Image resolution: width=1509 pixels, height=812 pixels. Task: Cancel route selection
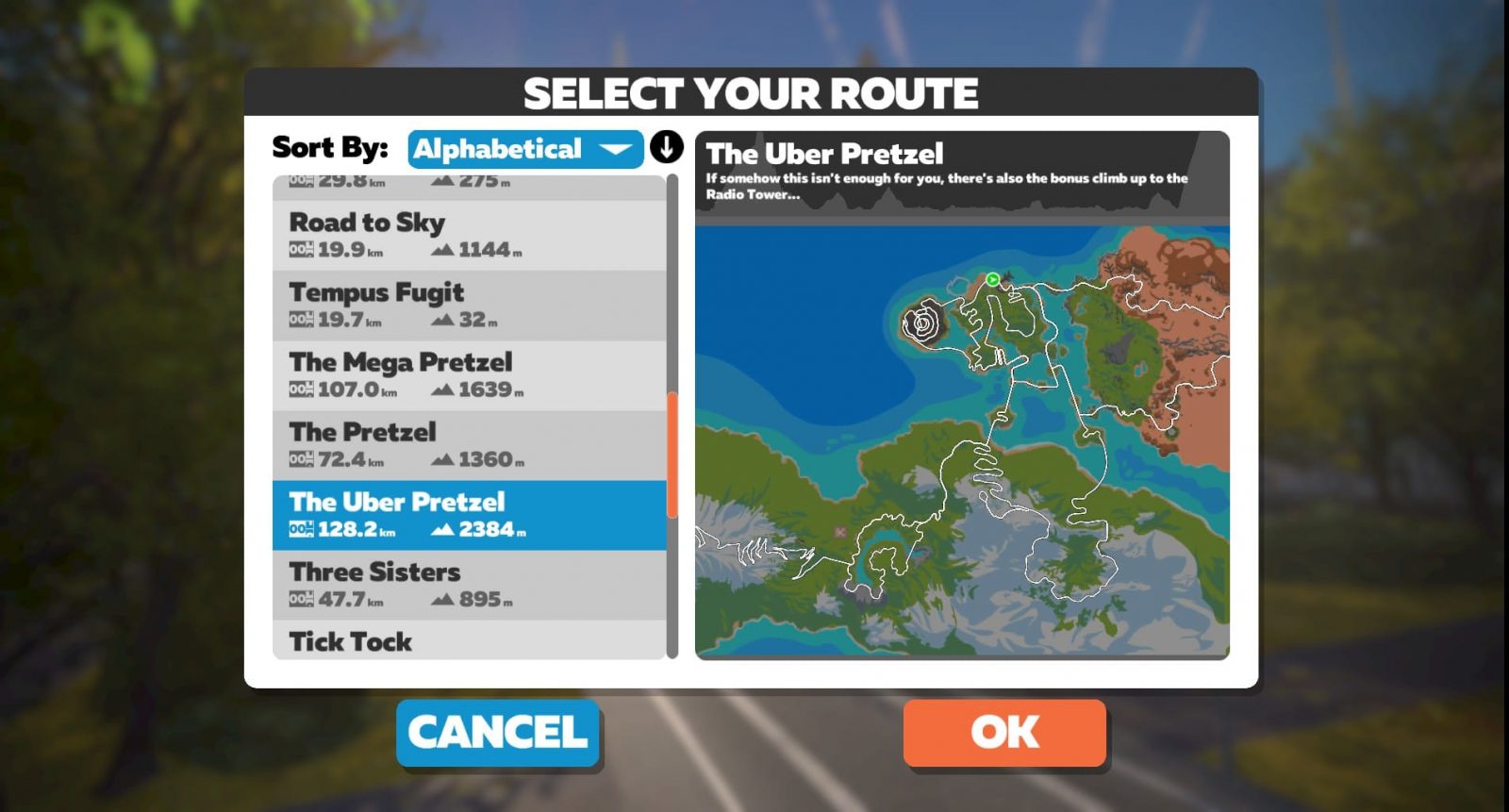[498, 732]
